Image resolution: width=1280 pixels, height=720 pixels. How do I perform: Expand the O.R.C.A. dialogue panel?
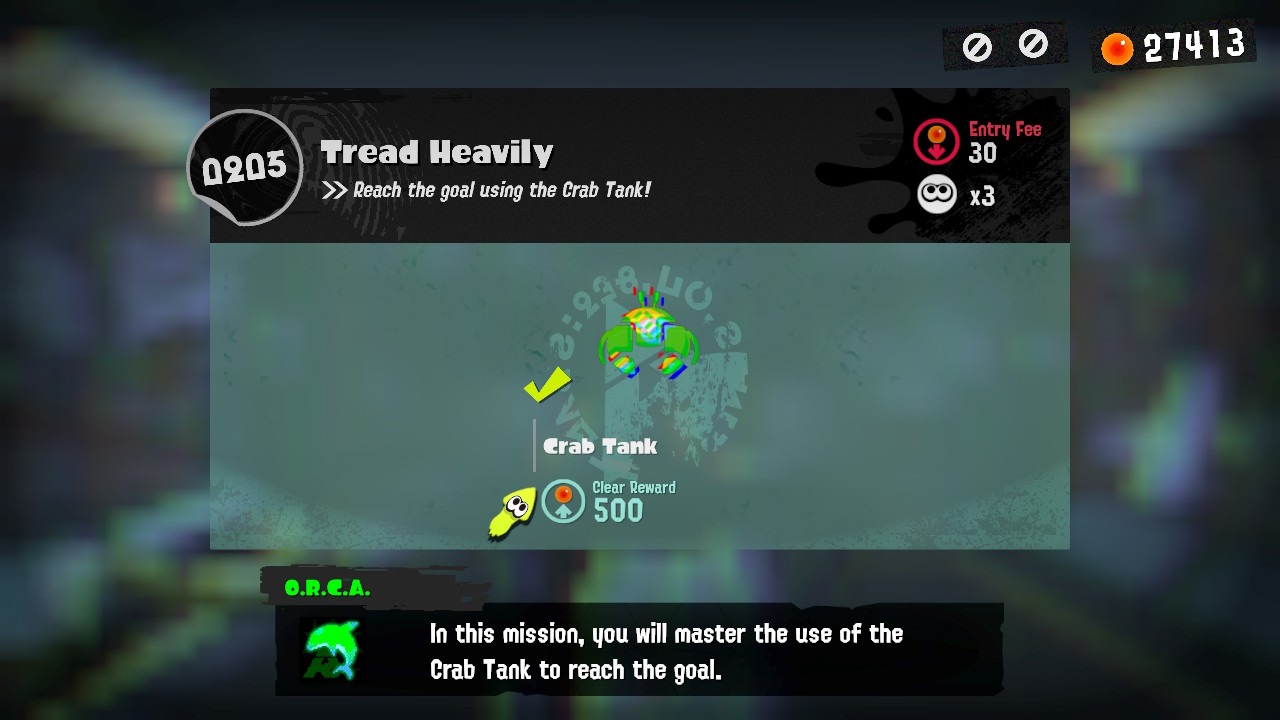640,650
